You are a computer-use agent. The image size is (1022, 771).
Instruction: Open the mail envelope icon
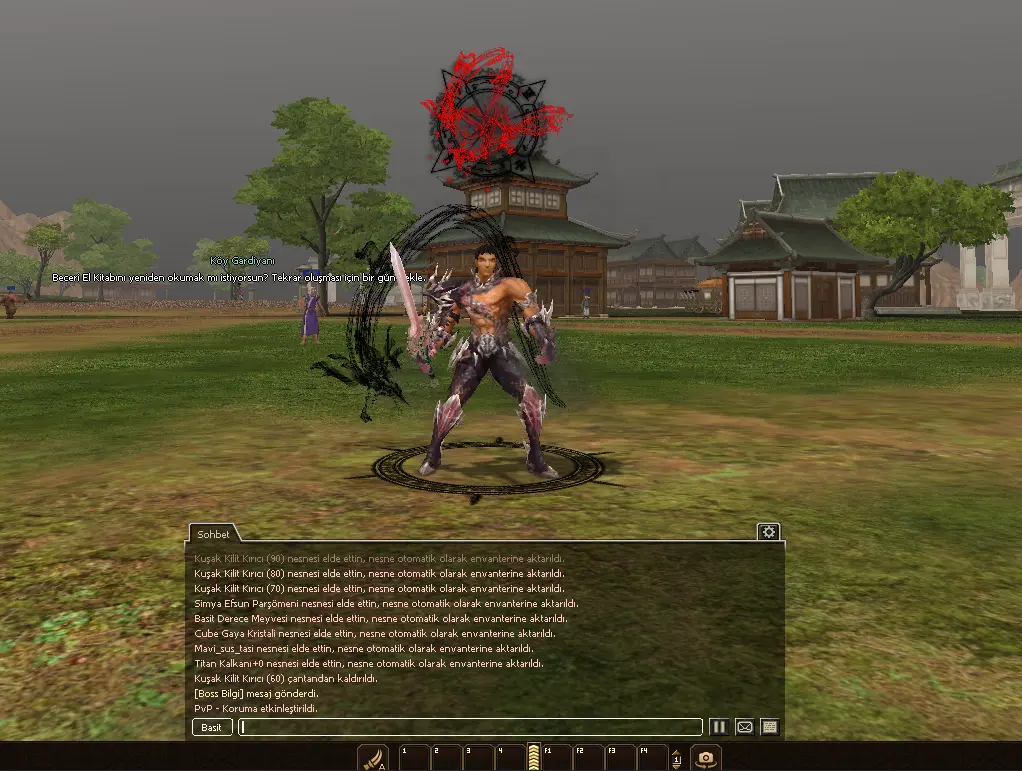[744, 727]
